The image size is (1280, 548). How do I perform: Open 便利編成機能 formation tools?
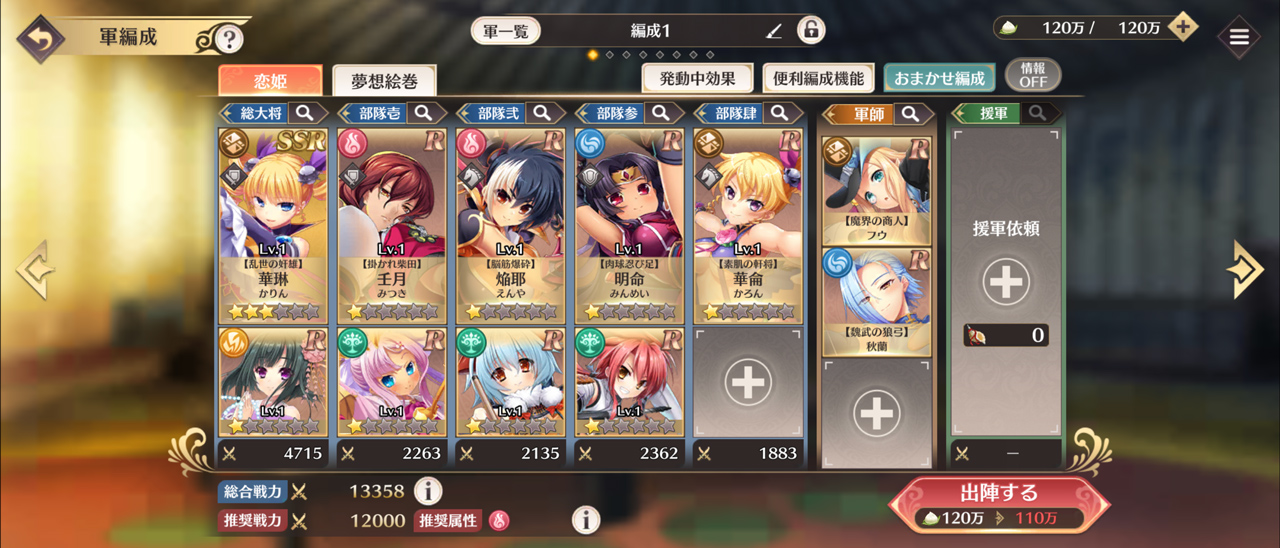coord(819,77)
